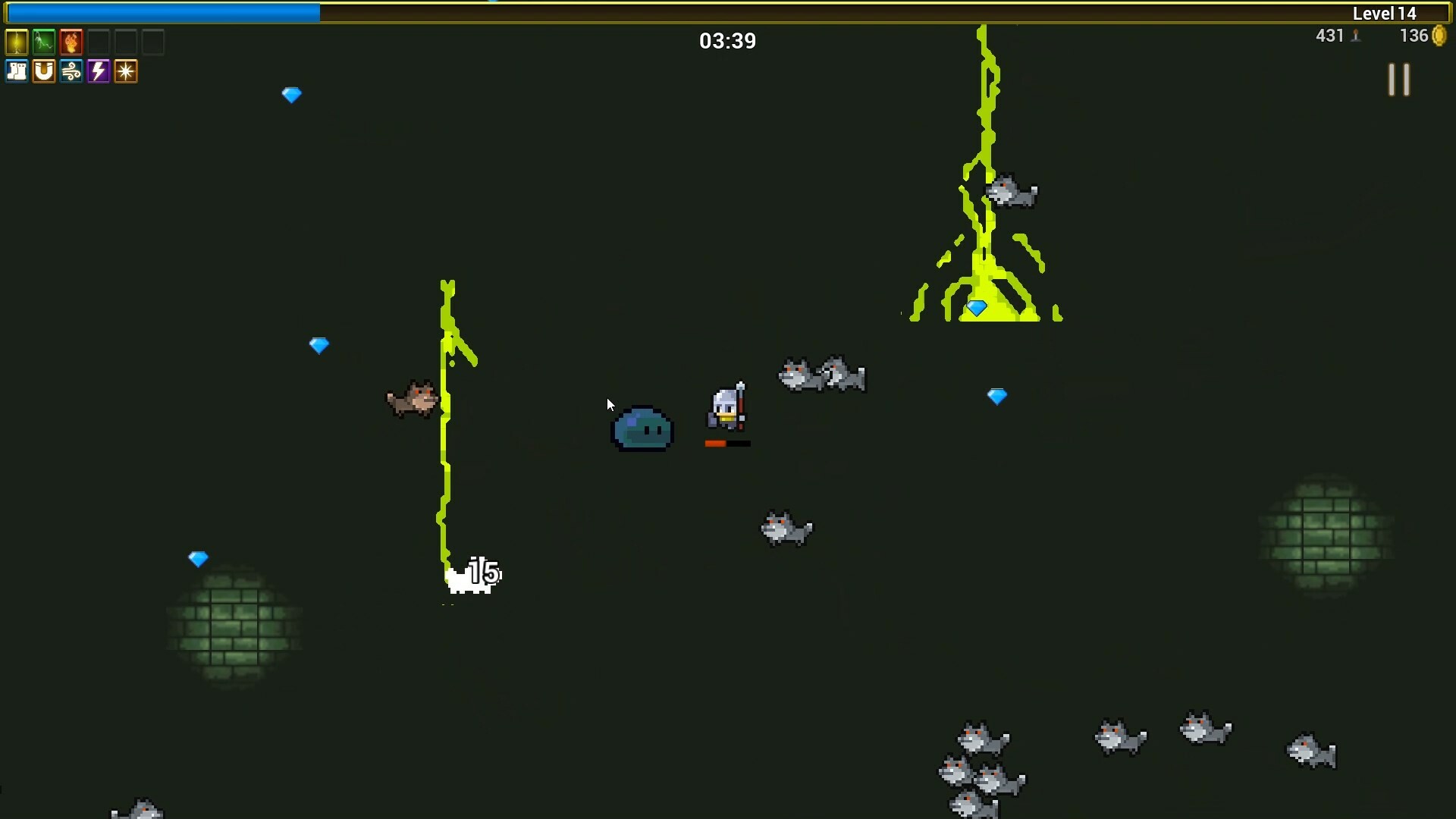
Task: Select the fireball weapon icon
Action: tap(70, 42)
